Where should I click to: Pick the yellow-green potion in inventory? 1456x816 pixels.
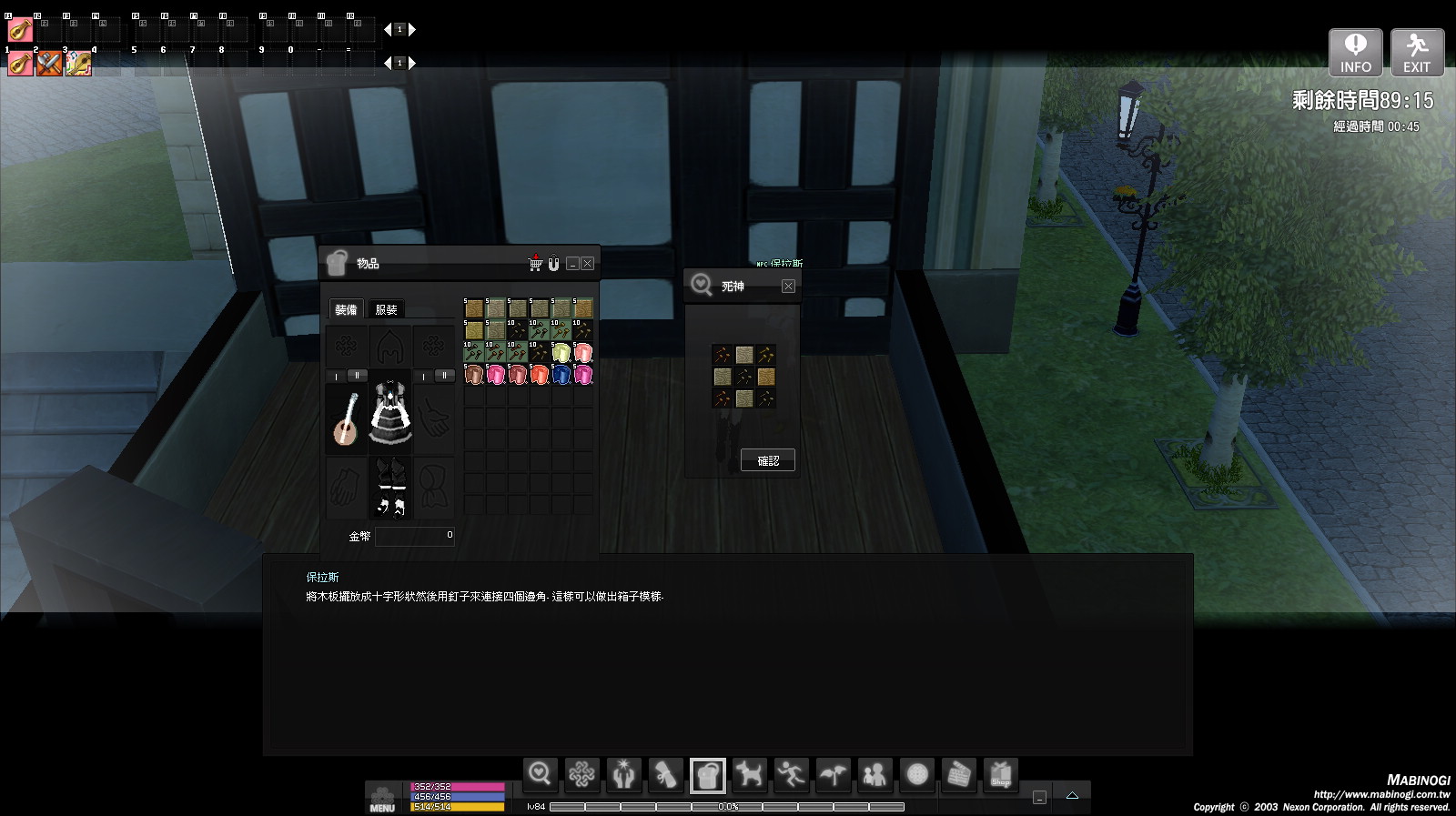[561, 353]
